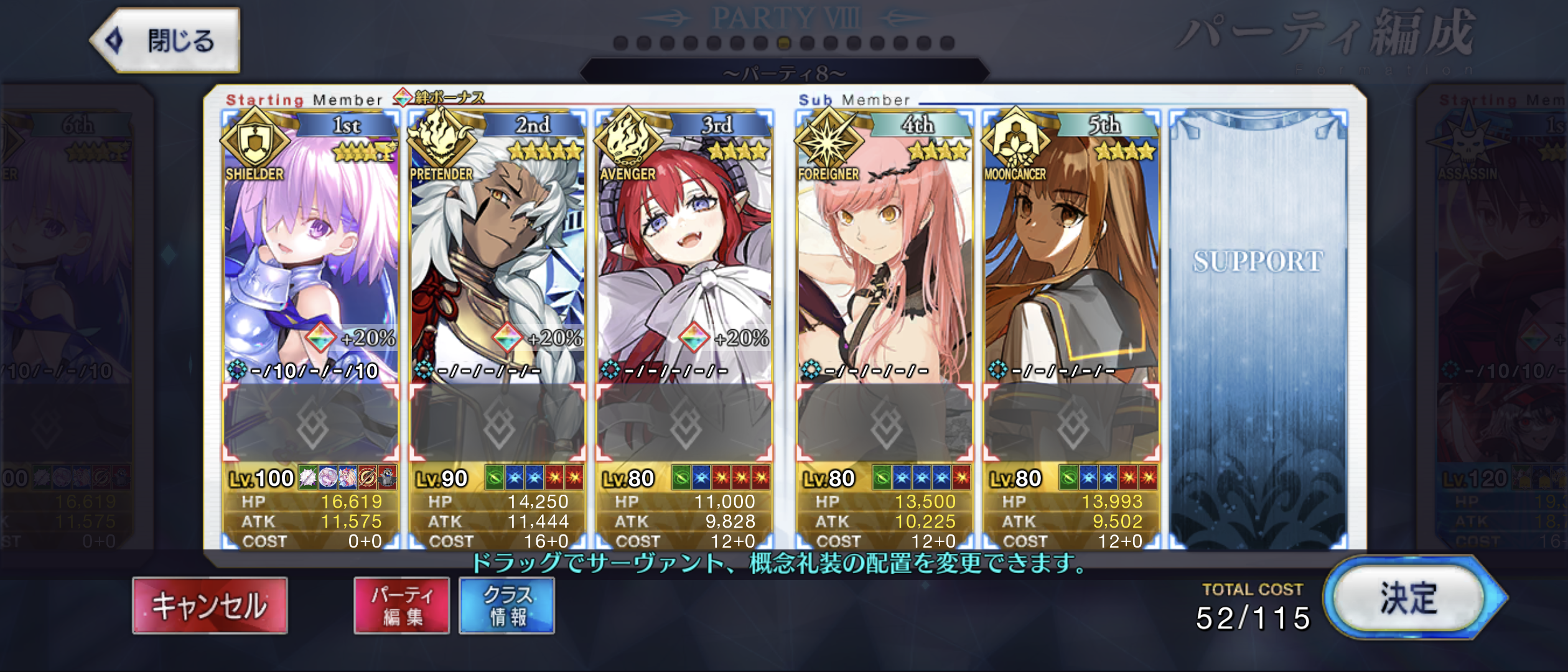
Task: Open the Mooncancer's empty craft essence slot
Action: [x=1072, y=424]
